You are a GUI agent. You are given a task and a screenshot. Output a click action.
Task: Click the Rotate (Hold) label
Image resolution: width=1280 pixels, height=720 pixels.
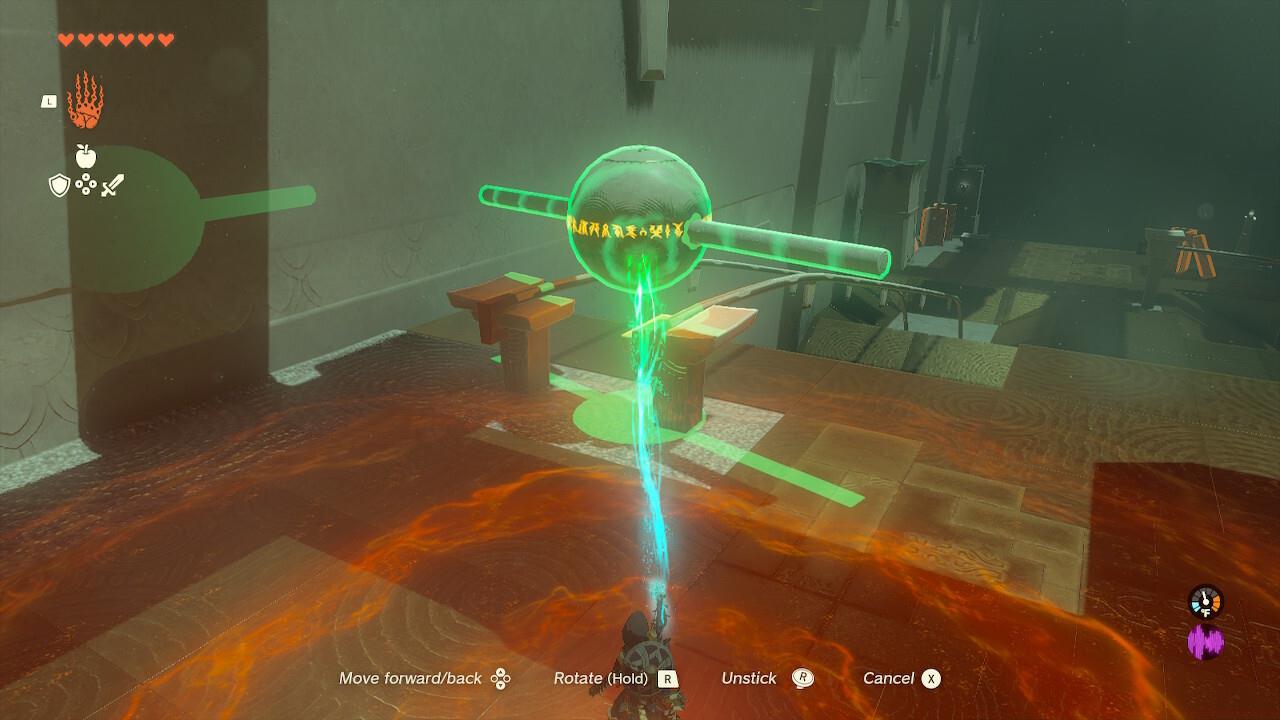click(601, 678)
